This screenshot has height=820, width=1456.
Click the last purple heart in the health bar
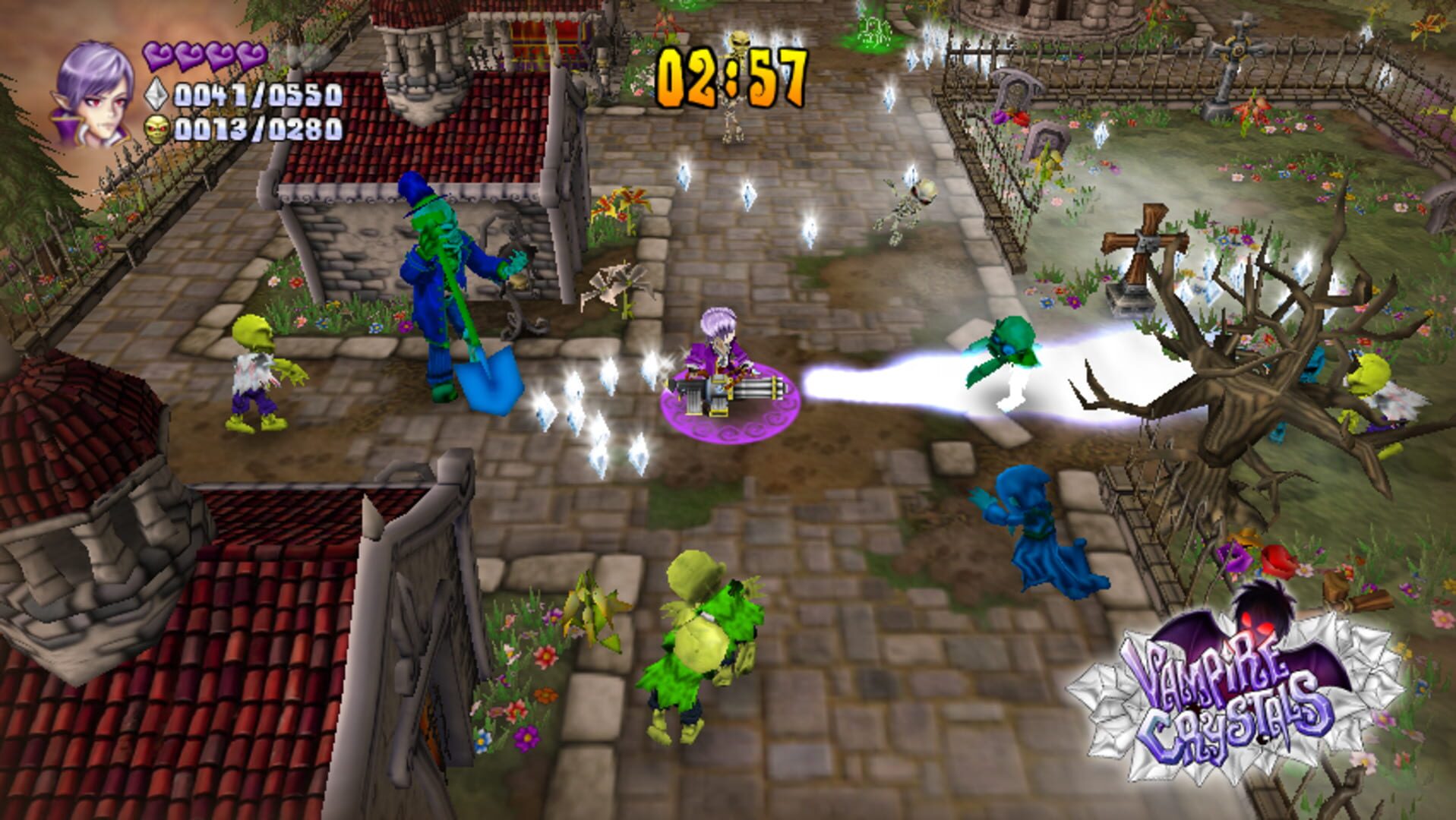[x=251, y=57]
